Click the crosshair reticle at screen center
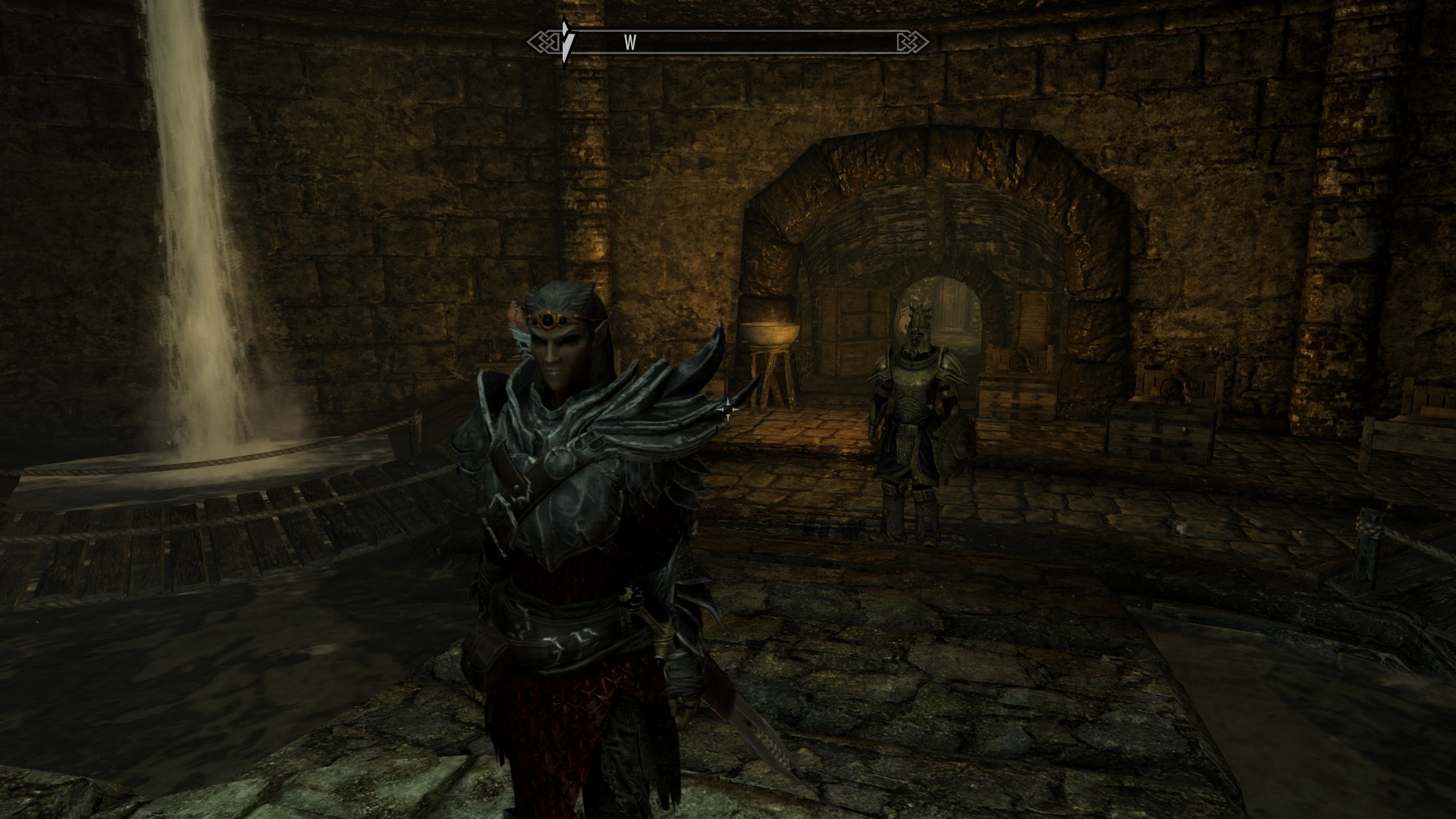 [x=728, y=409]
